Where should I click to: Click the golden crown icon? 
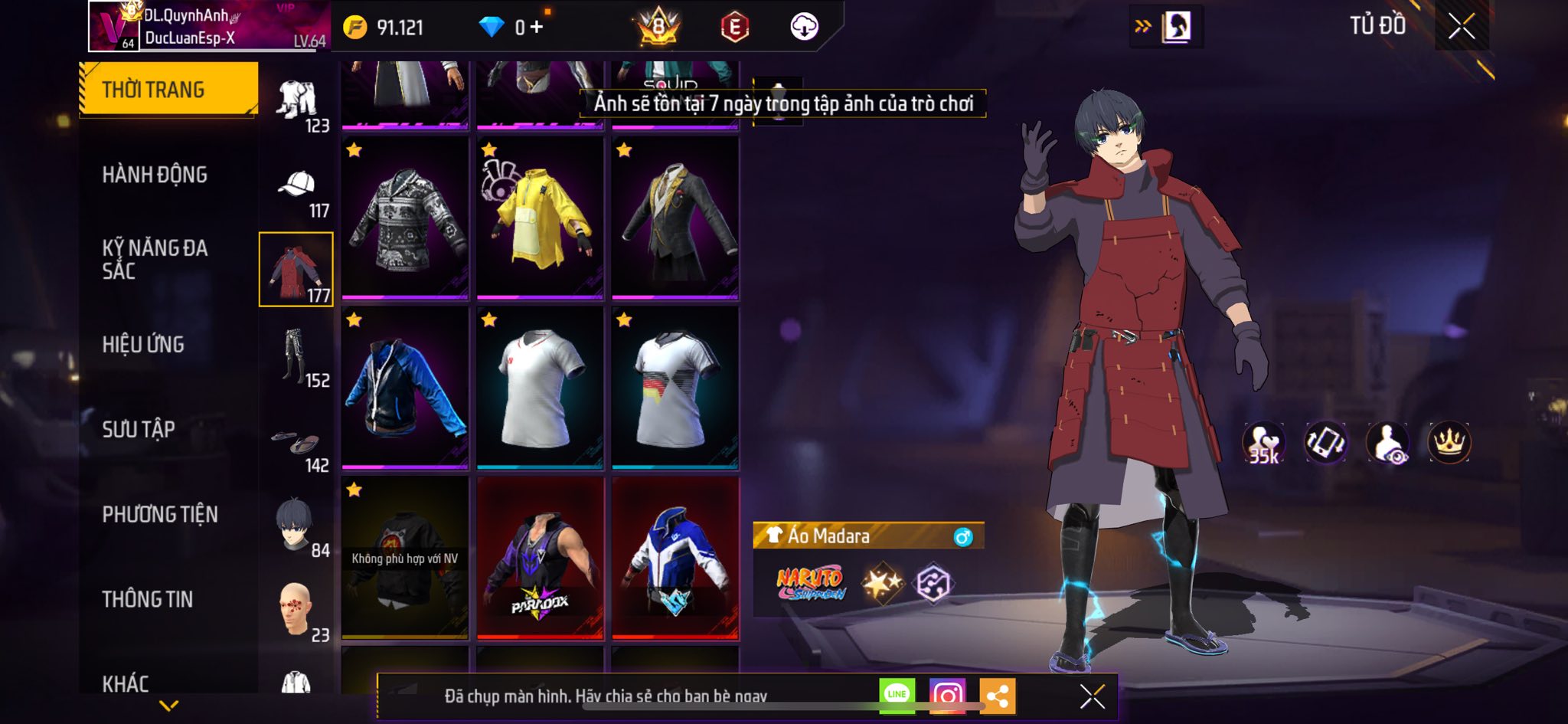(1449, 443)
